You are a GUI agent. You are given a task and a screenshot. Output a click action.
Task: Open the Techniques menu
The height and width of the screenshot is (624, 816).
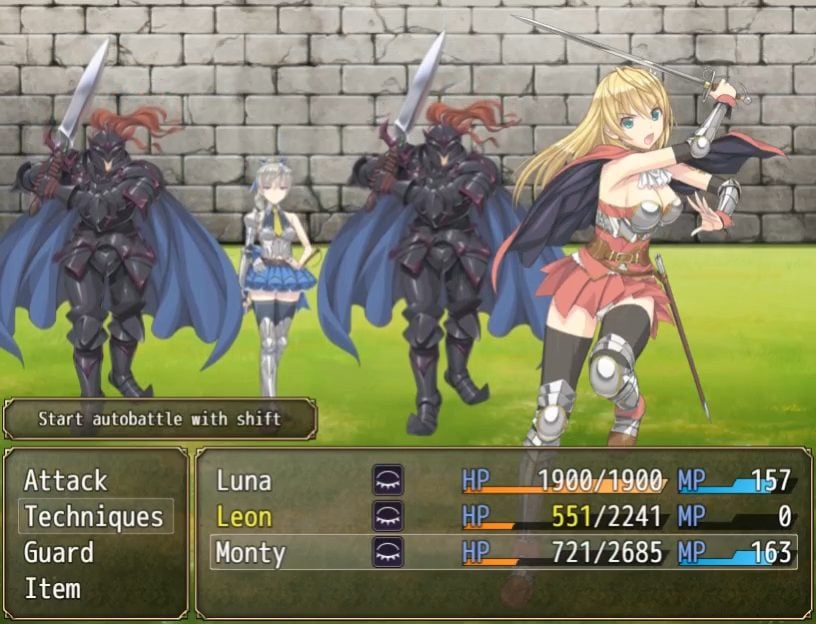[x=94, y=517]
